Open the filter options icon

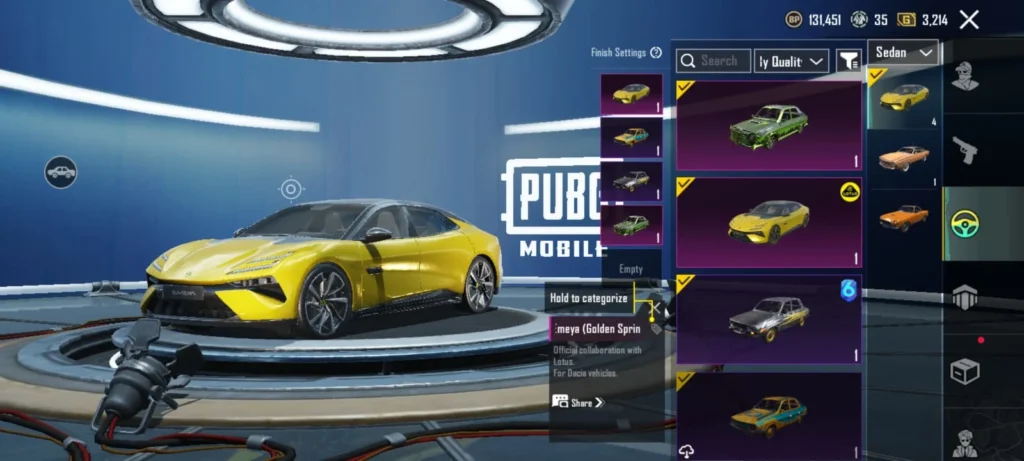tap(848, 61)
